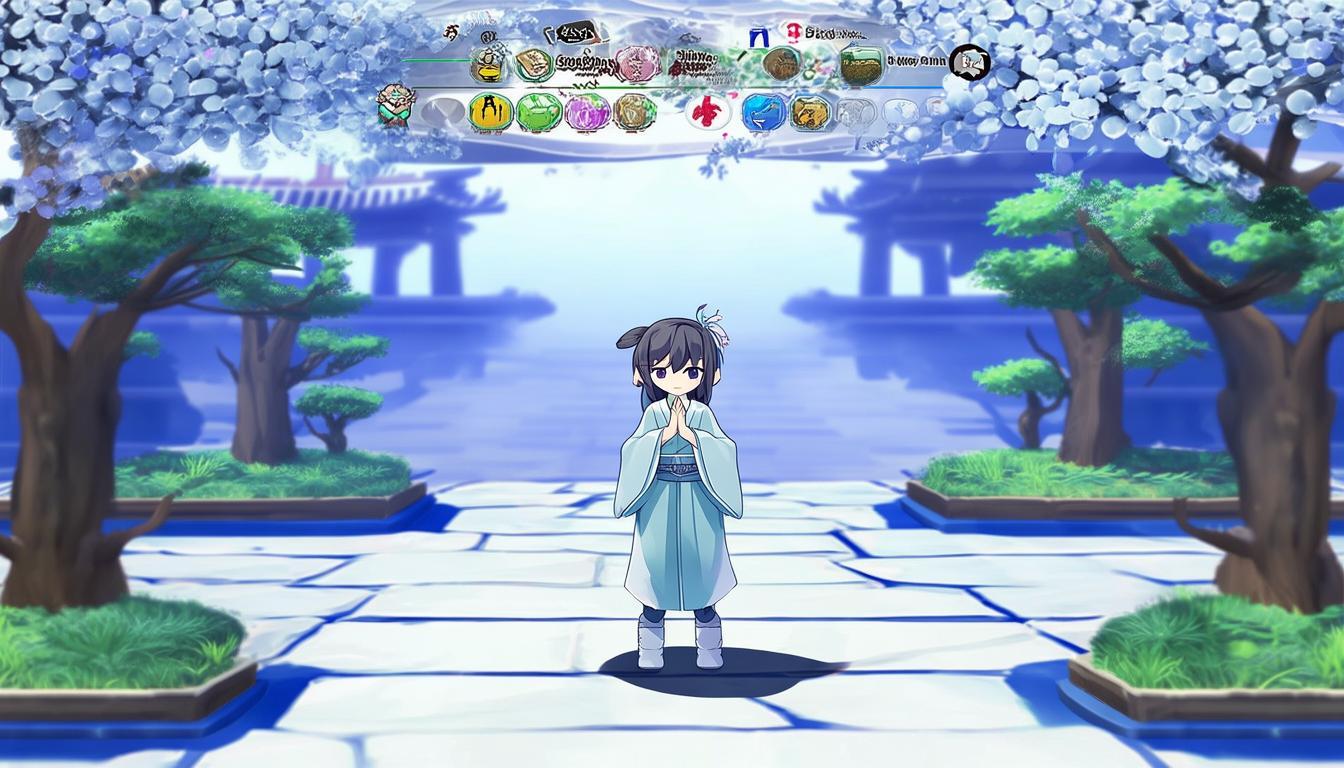
Task: Click the green and brown landscape icon
Action: coord(861,65)
